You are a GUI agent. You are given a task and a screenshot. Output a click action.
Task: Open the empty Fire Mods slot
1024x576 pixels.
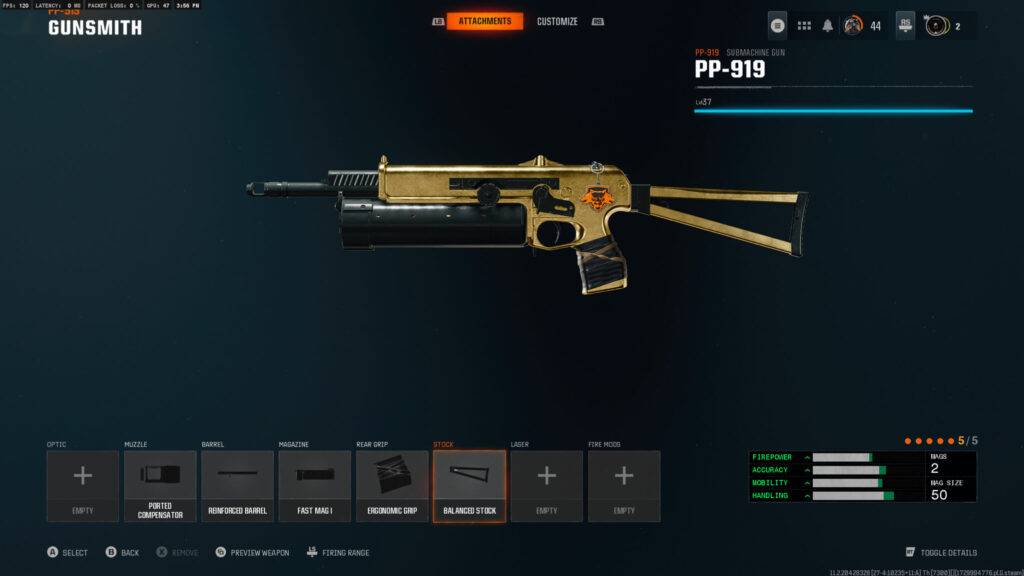click(x=624, y=485)
